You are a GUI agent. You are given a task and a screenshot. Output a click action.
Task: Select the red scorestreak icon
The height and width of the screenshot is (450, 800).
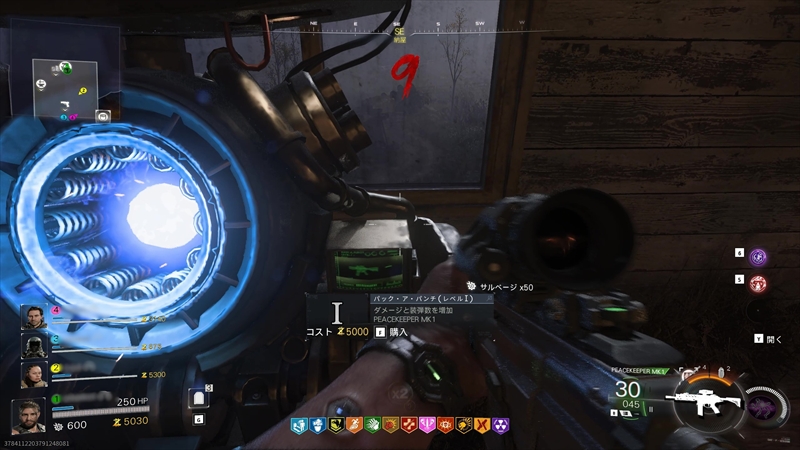click(x=758, y=284)
